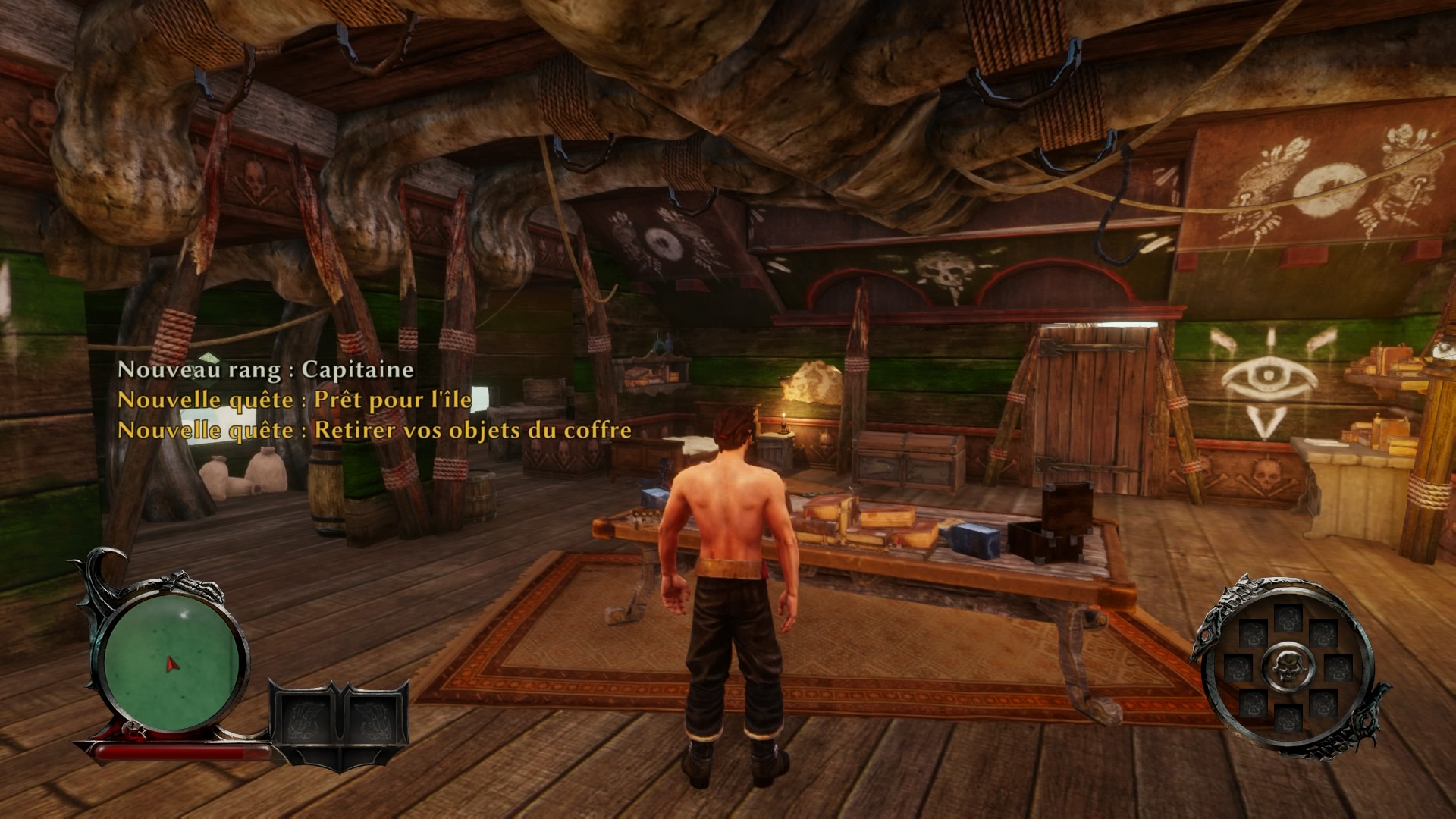Select the 'Retirer vos objets du coffre' quest notice
Screen dimensions: 1456x819
pyautogui.click(x=375, y=430)
